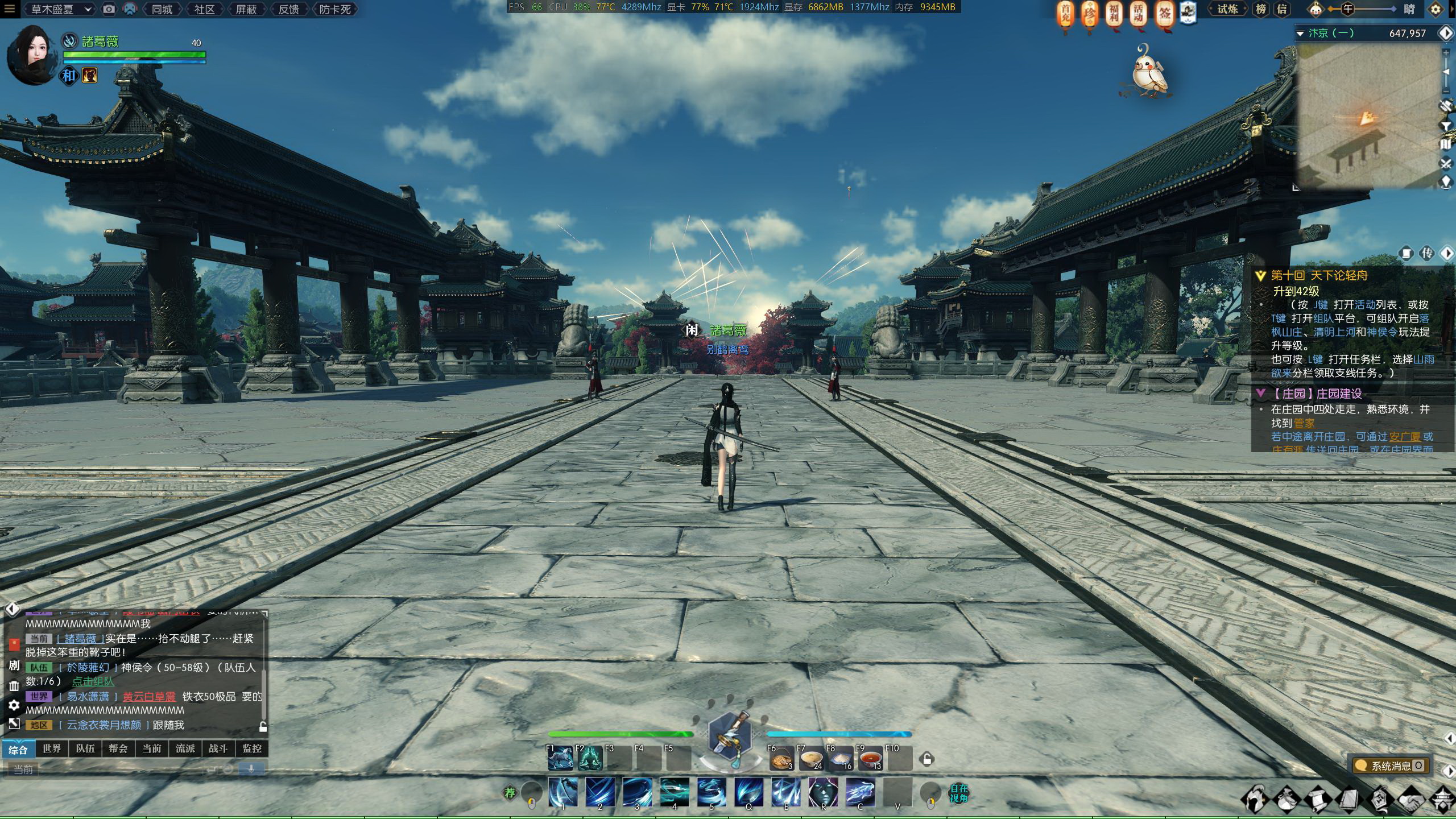Expand the 汴京 (一) map line dropdown
Image resolution: width=1456 pixels, height=819 pixels.
1300,34
